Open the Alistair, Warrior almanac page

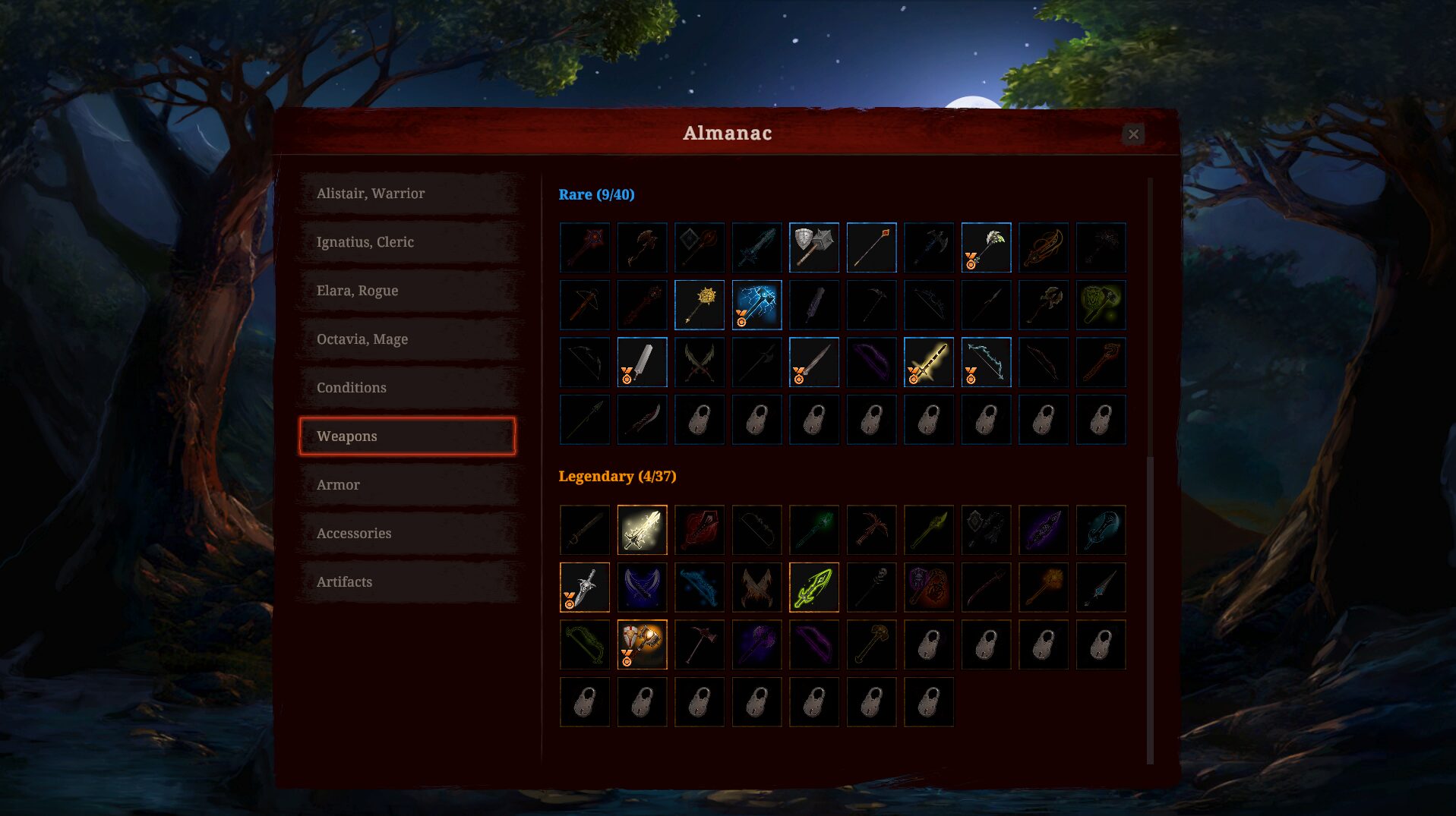point(407,194)
